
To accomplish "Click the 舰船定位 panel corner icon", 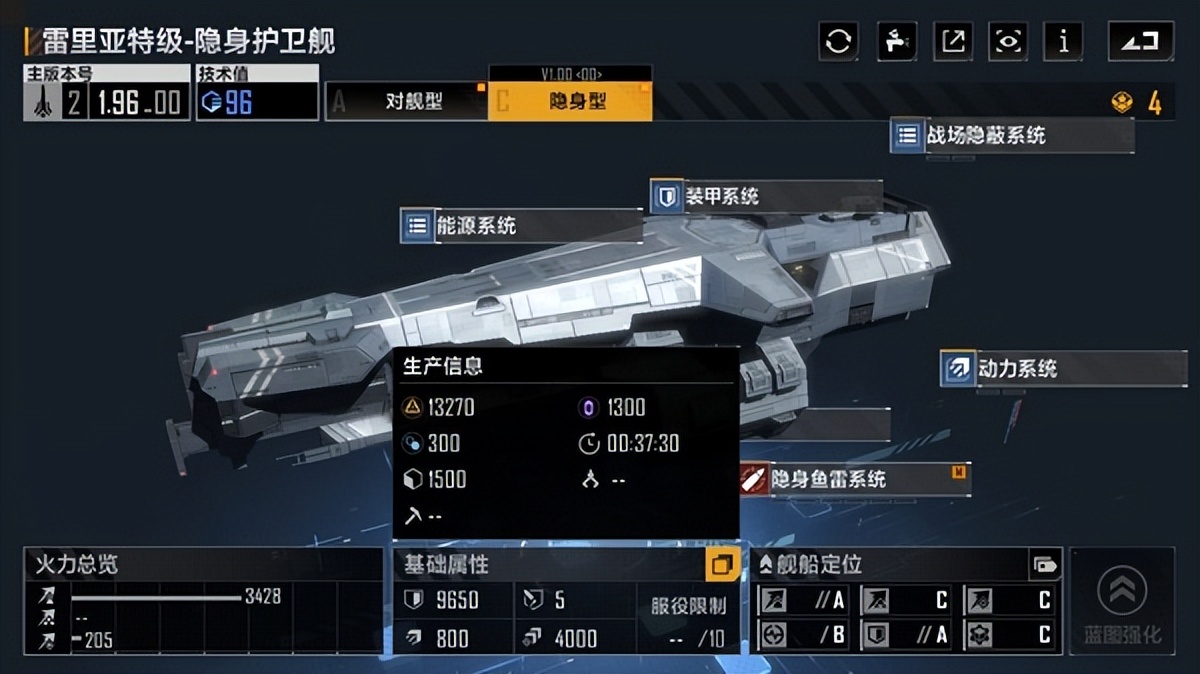I will (1045, 565).
